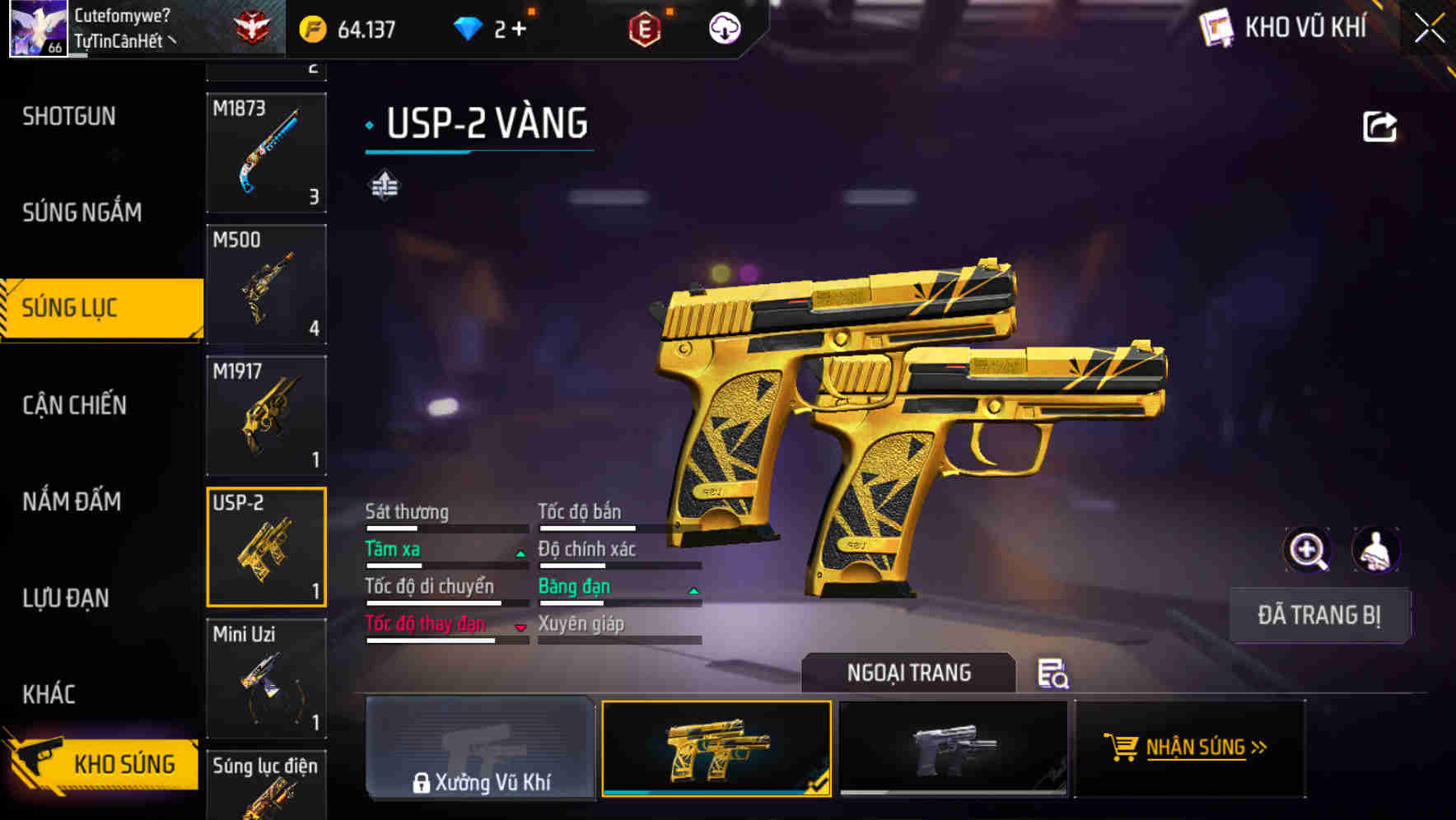Open the LỰU ĐẠN category
Screen dimensions: 1456x820
[66, 598]
